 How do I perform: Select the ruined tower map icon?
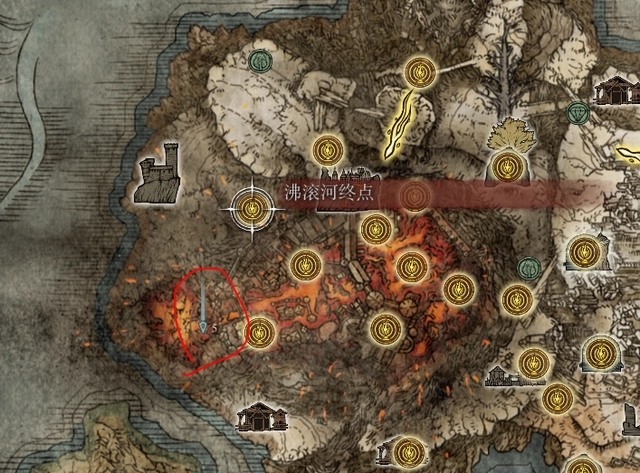[x=159, y=180]
